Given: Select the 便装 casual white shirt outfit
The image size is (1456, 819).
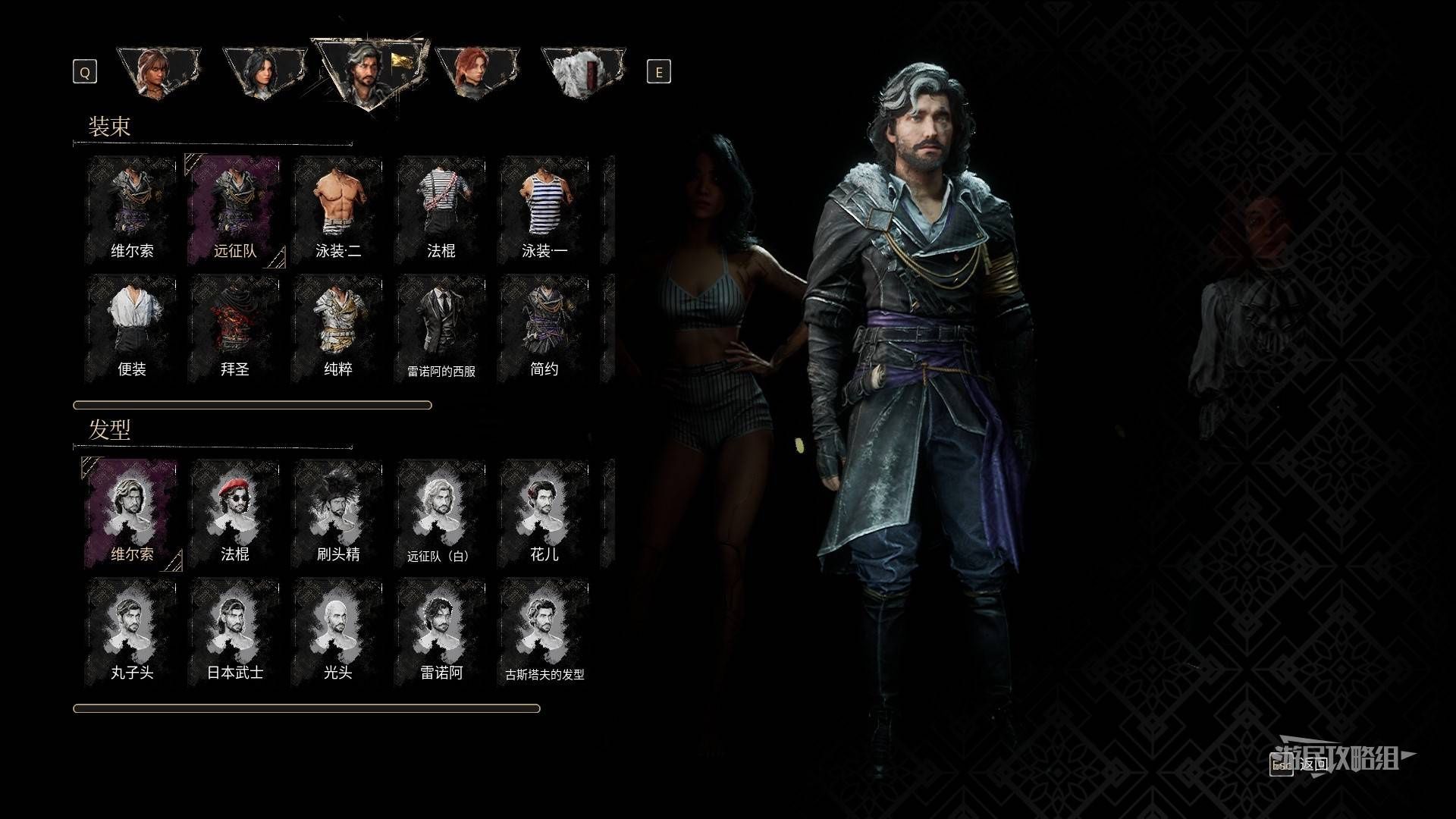Looking at the screenshot, I should tap(132, 328).
